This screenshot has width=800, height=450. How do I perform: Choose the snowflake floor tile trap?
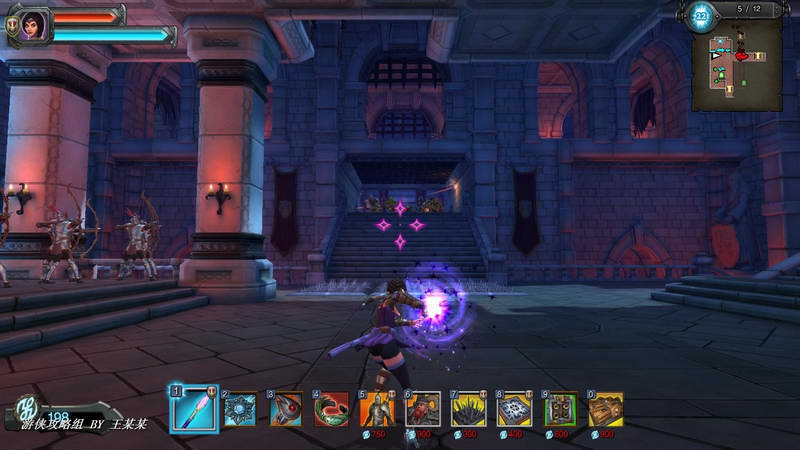(515, 409)
